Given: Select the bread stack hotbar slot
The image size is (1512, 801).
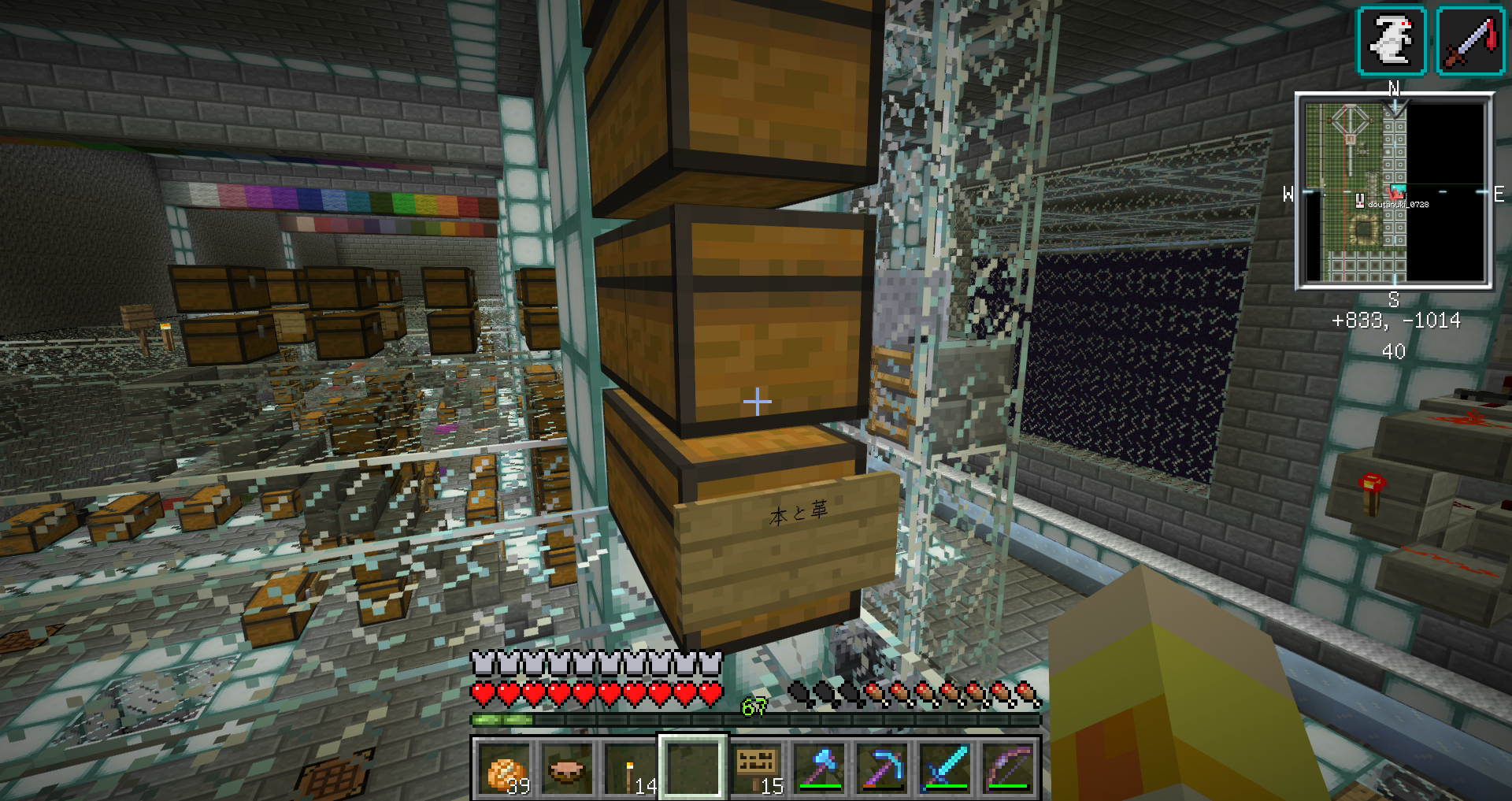Looking at the screenshot, I should click(504, 768).
